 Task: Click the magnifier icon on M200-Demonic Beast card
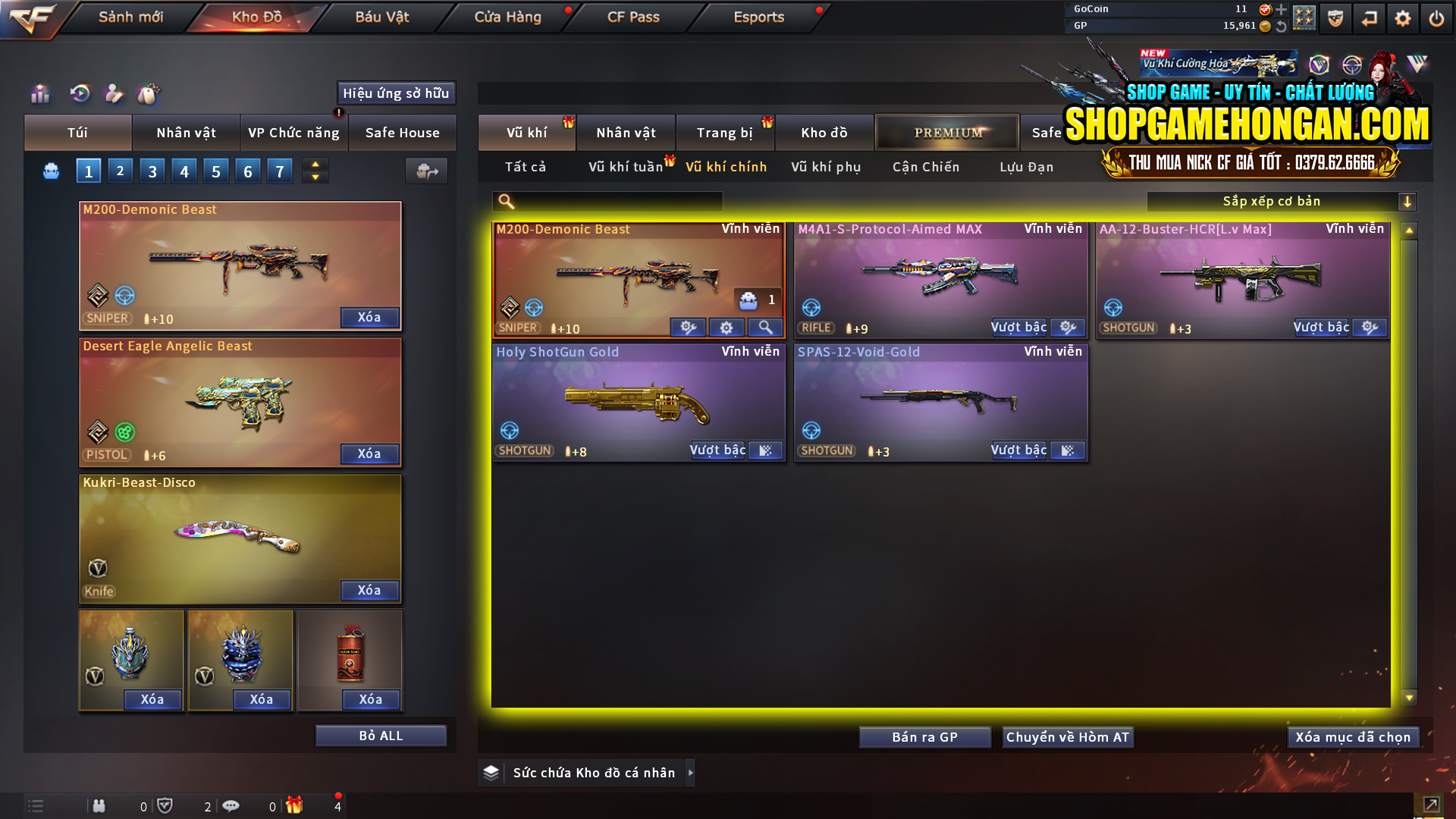tap(764, 327)
